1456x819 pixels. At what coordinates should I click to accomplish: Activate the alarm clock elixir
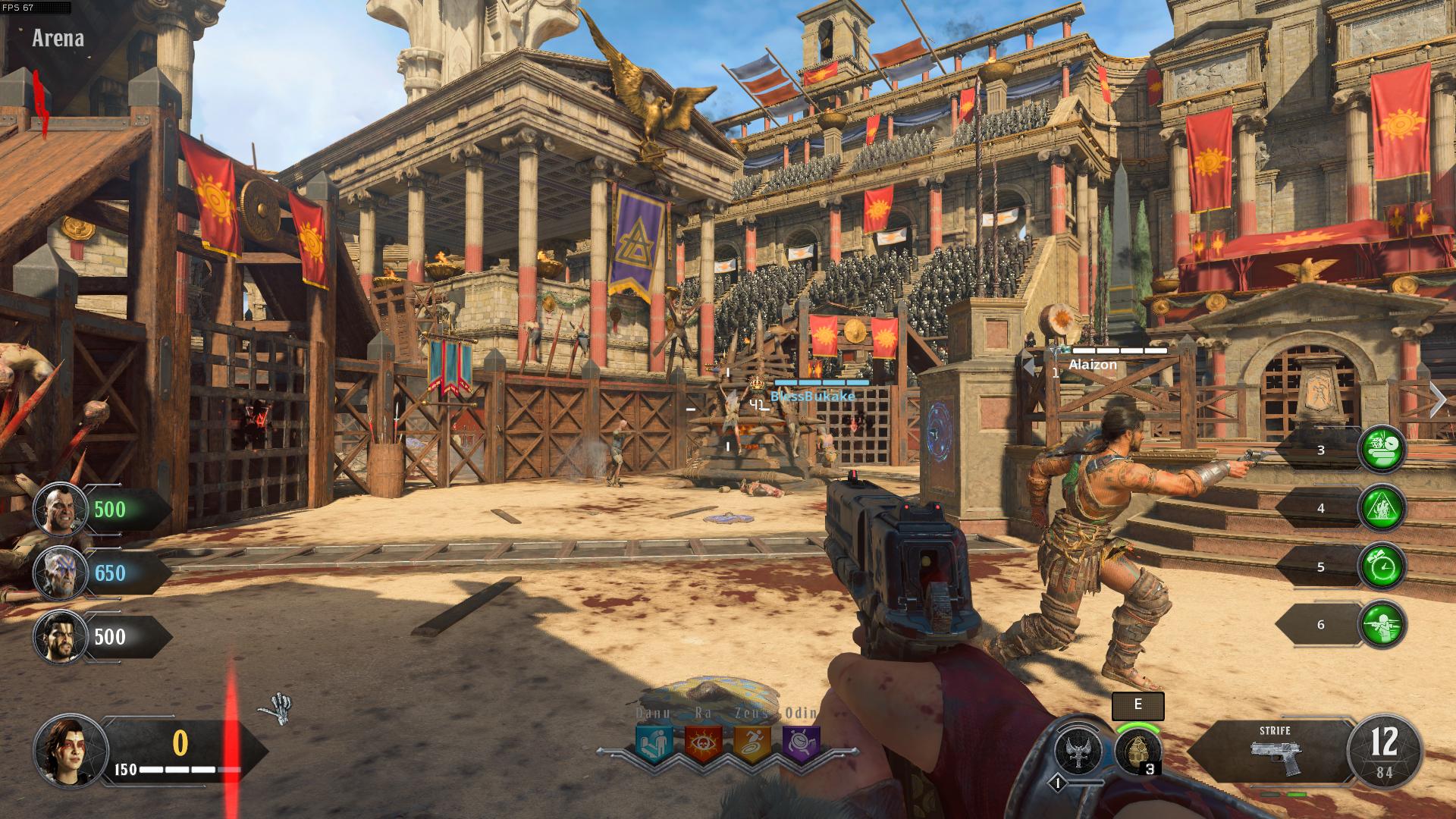1382,566
